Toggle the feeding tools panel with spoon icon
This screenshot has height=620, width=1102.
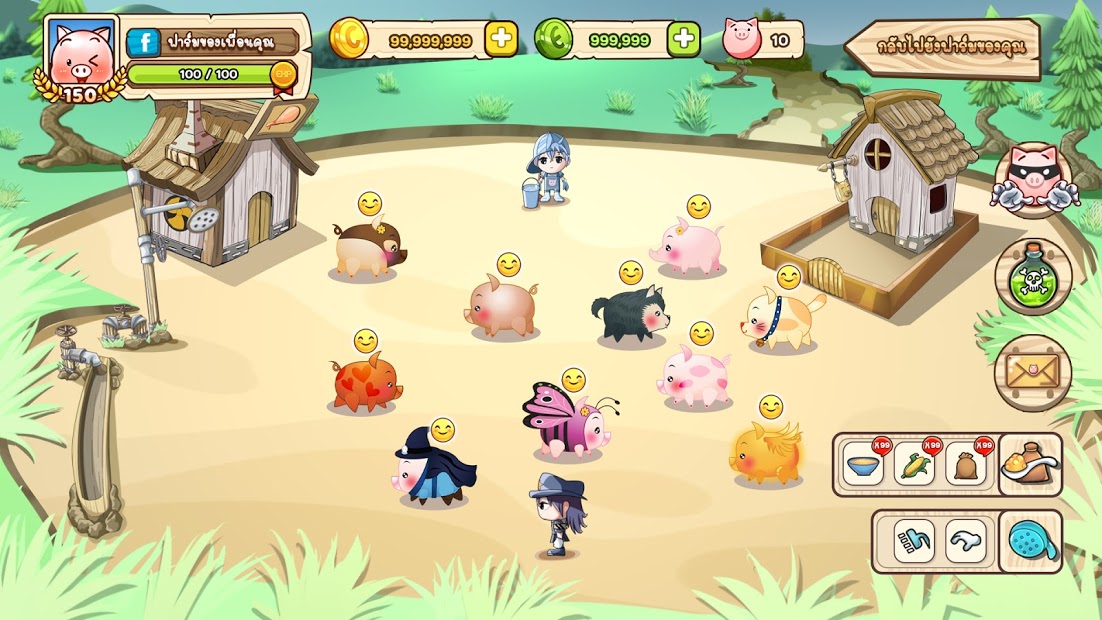tap(1030, 466)
